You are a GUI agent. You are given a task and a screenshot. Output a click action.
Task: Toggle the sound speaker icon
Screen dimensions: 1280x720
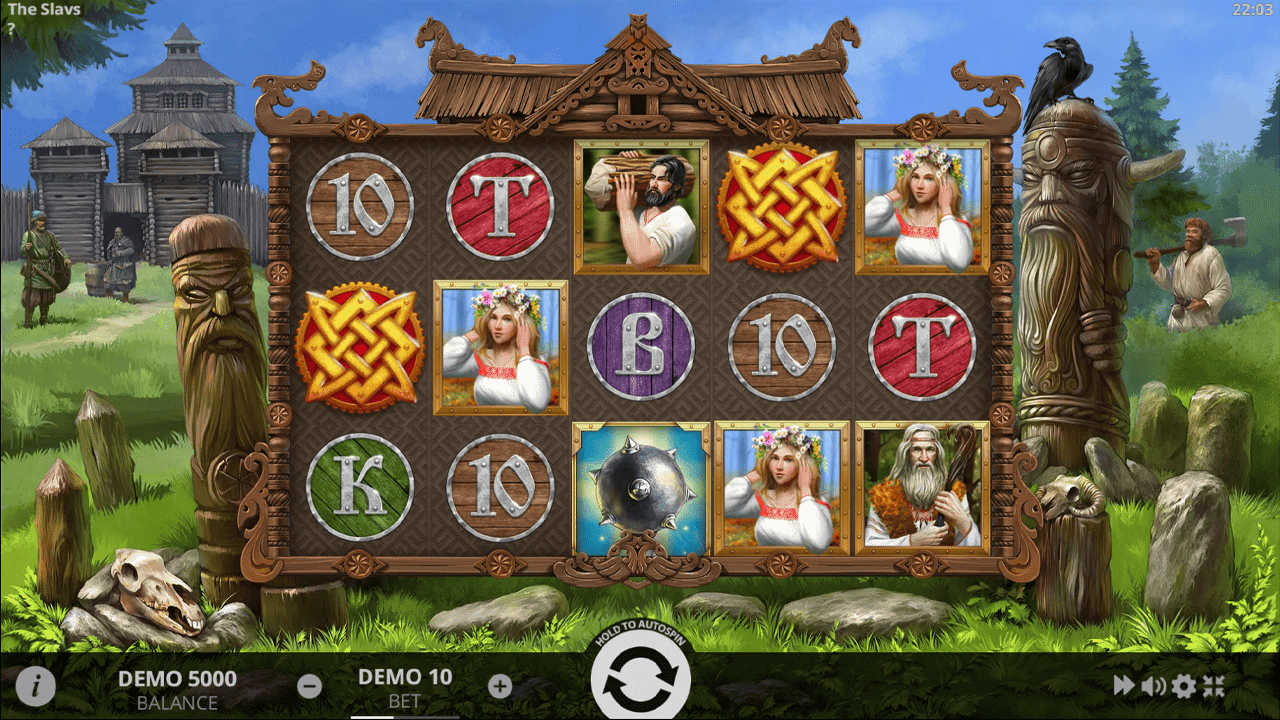[1153, 685]
